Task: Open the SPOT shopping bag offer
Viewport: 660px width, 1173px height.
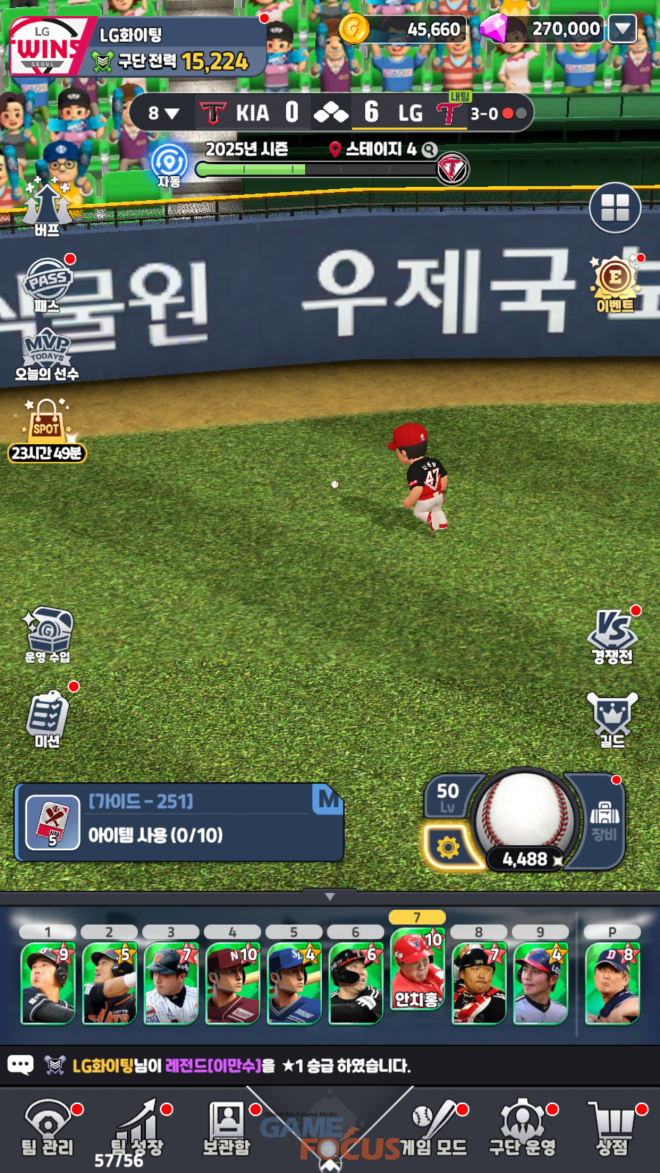Action: click(47, 429)
